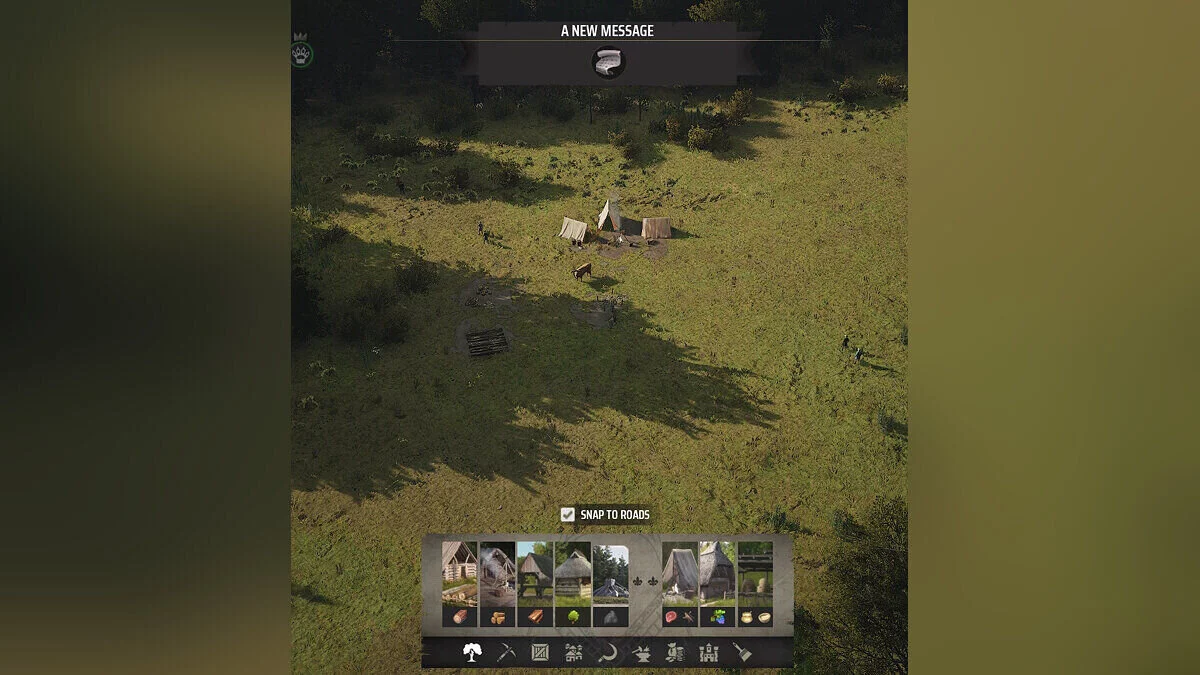Click the paw crest icon under the crown
This screenshot has width=1200, height=675.
302,54
